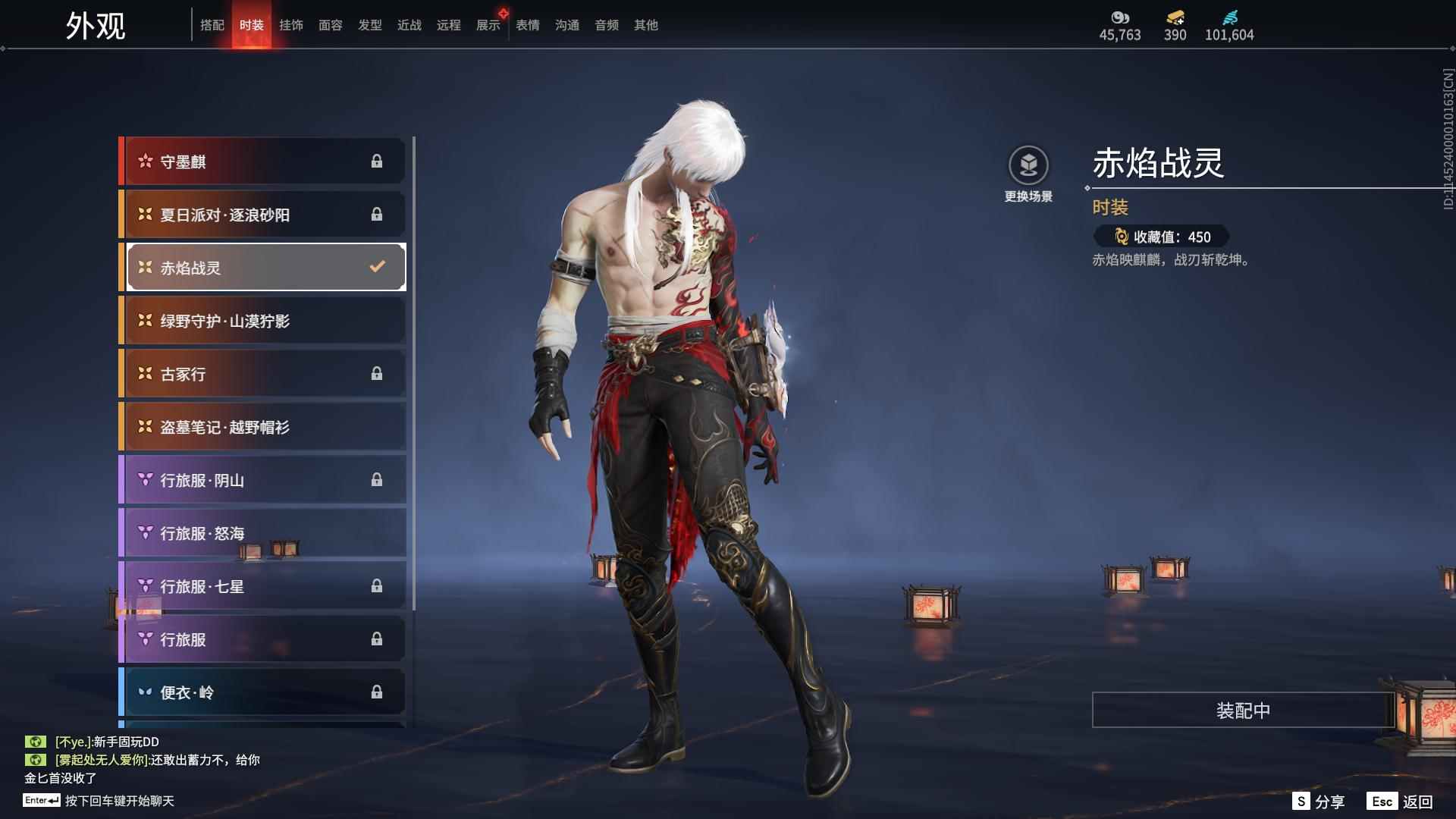Open the 挂饰 accessories tab
The height and width of the screenshot is (819, 1456).
tap(290, 25)
